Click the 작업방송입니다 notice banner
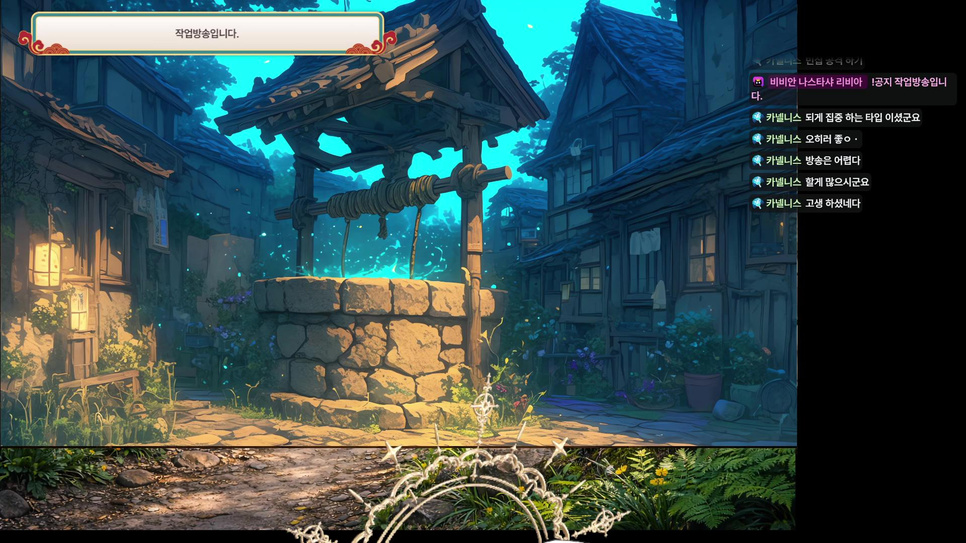This screenshot has width=966, height=543. coord(207,33)
